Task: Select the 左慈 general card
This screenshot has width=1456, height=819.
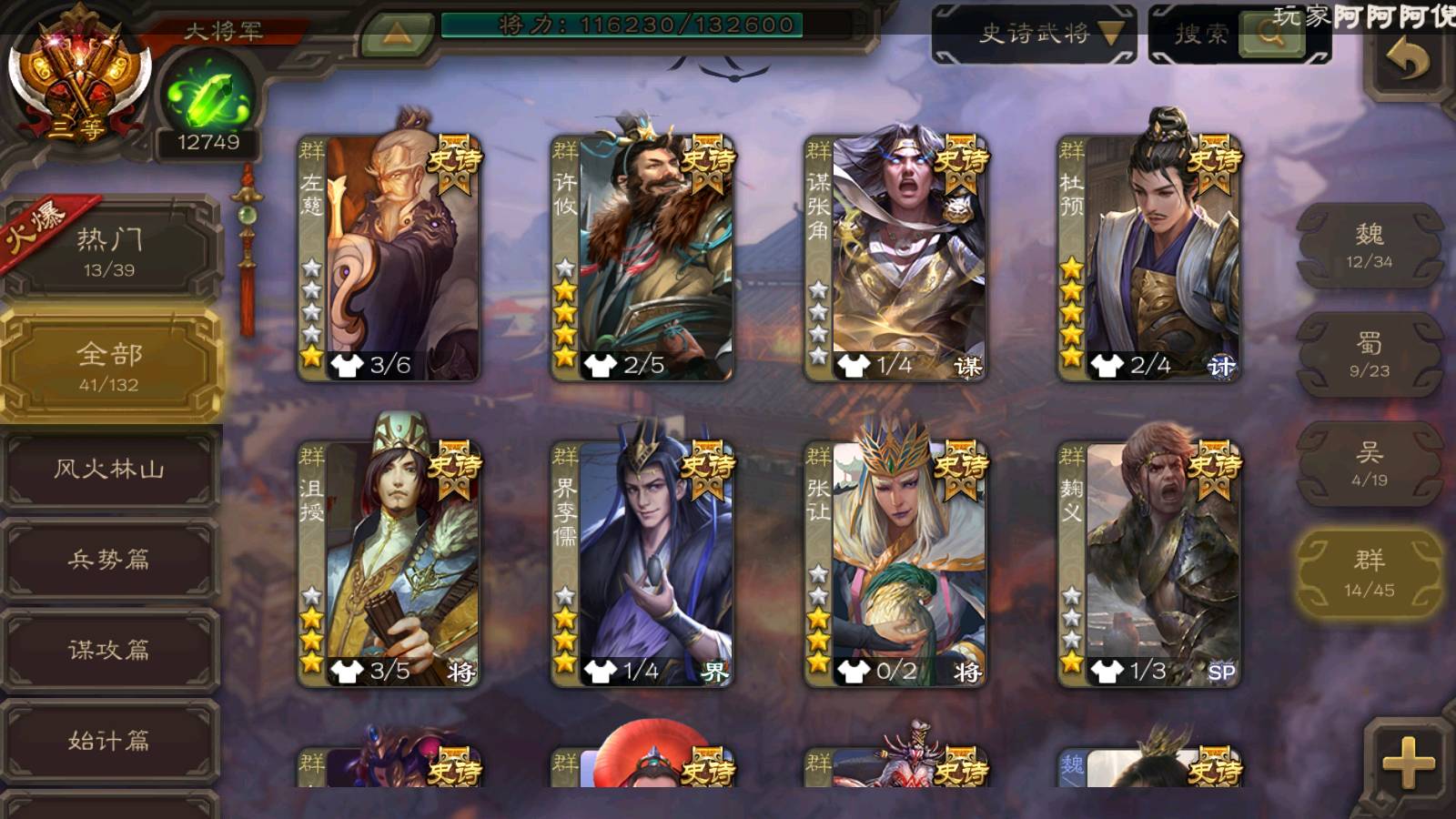Action: pos(389,258)
